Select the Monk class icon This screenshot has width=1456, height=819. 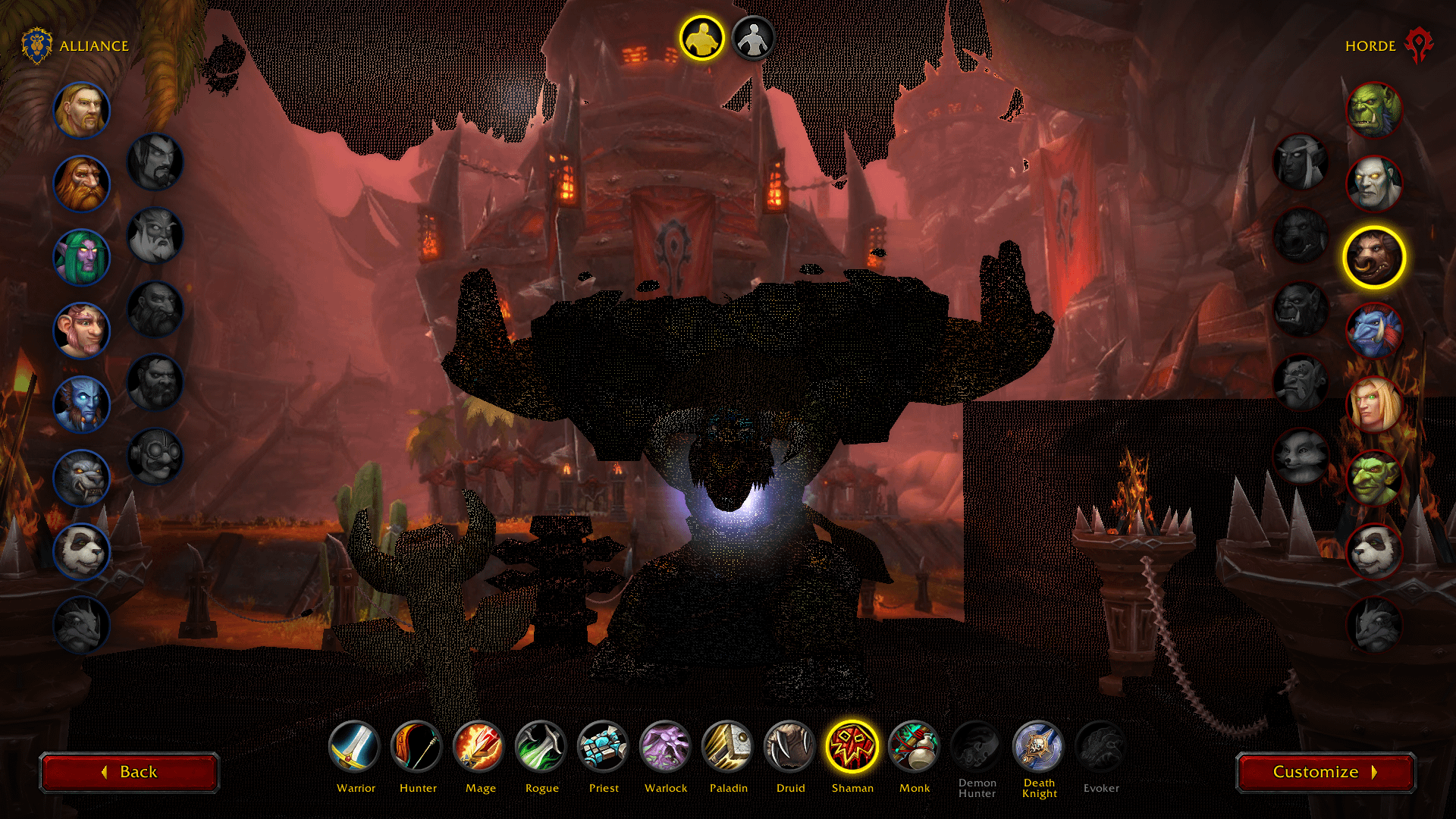tap(915, 746)
